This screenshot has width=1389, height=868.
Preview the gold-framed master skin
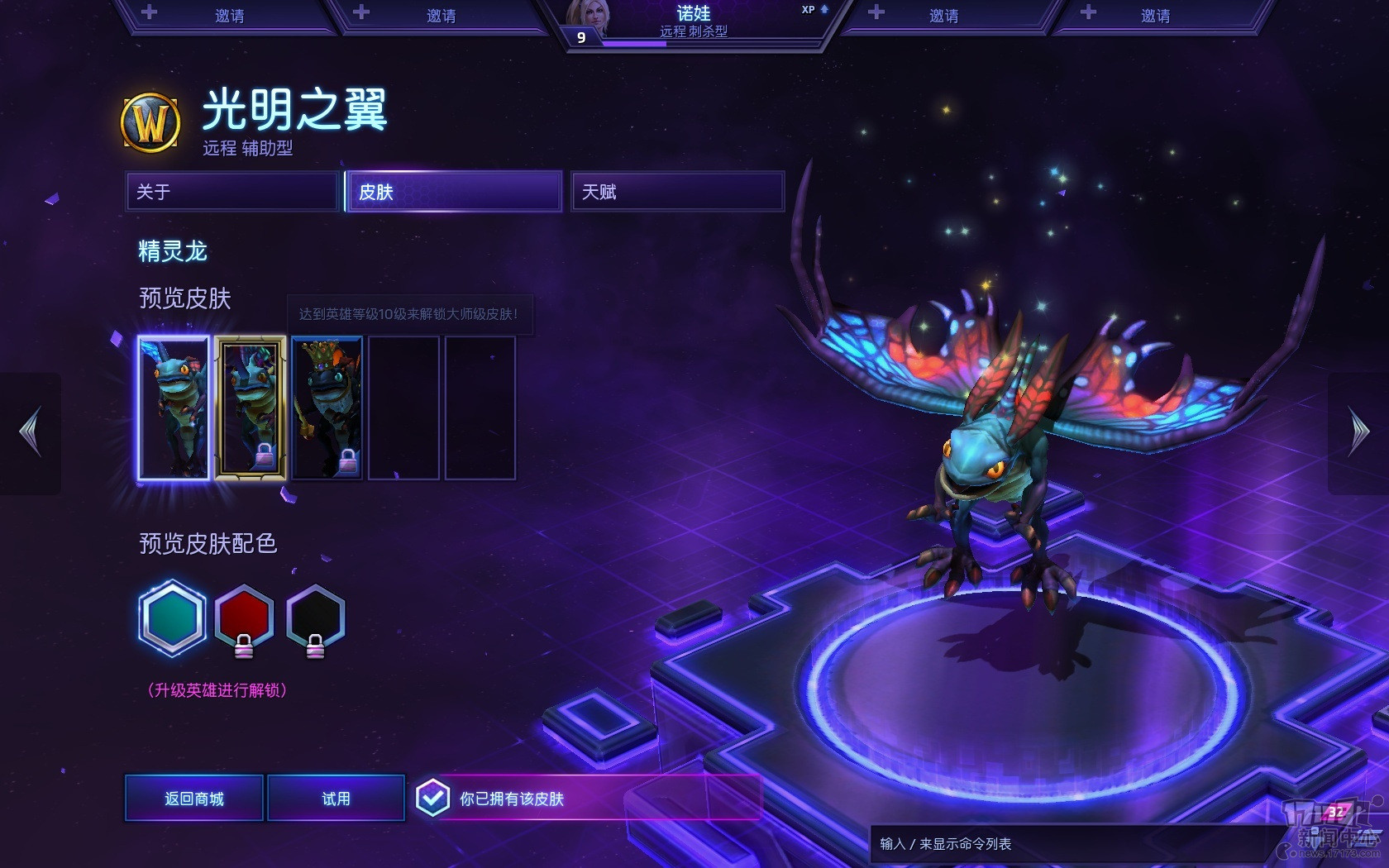[251, 408]
